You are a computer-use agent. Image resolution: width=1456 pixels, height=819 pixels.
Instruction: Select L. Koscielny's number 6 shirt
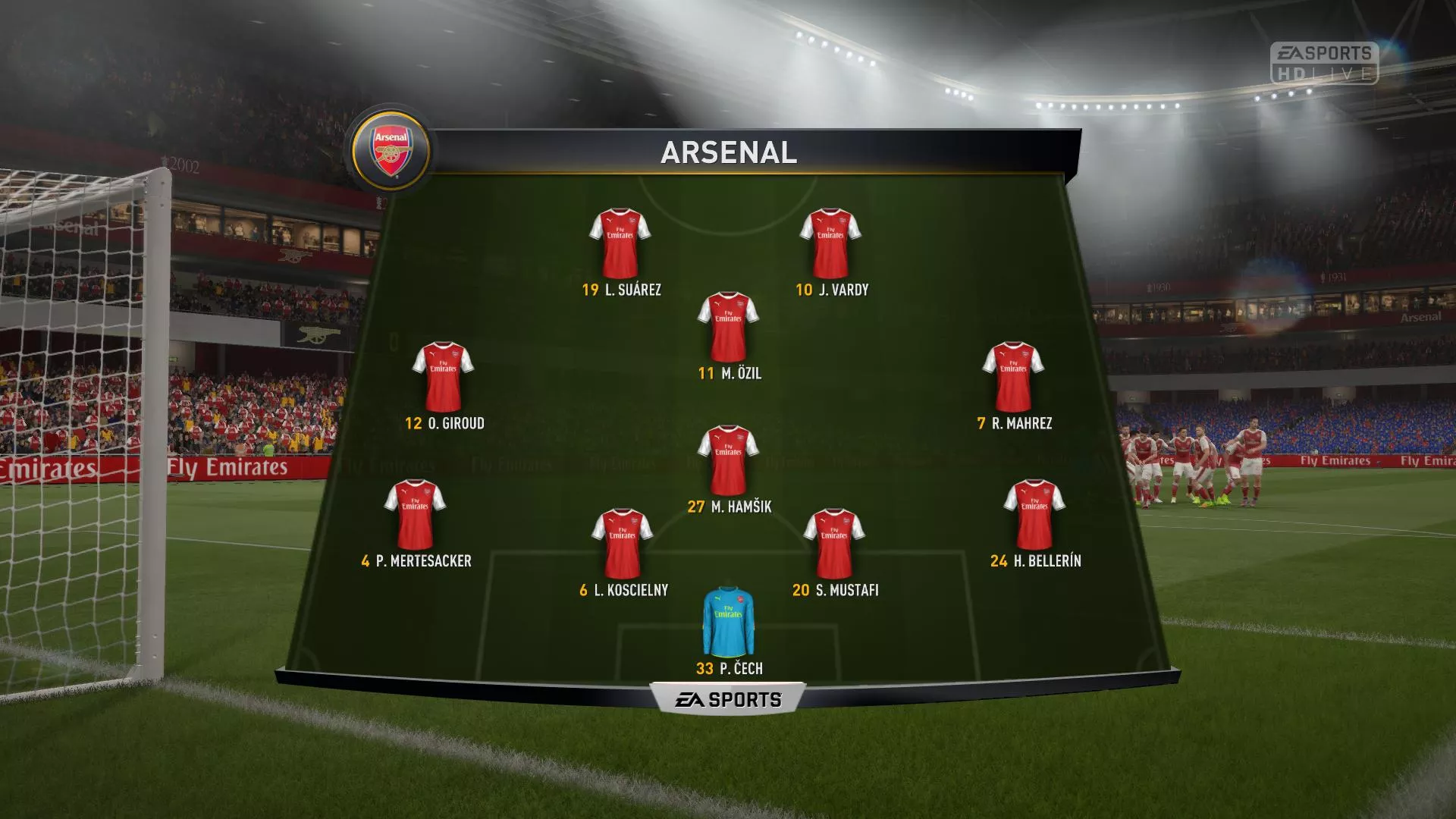622,544
